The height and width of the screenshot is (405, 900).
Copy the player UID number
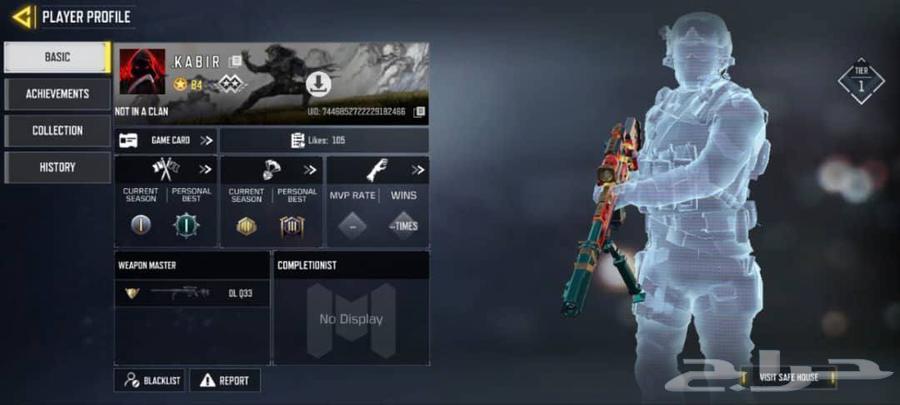[x=419, y=112]
